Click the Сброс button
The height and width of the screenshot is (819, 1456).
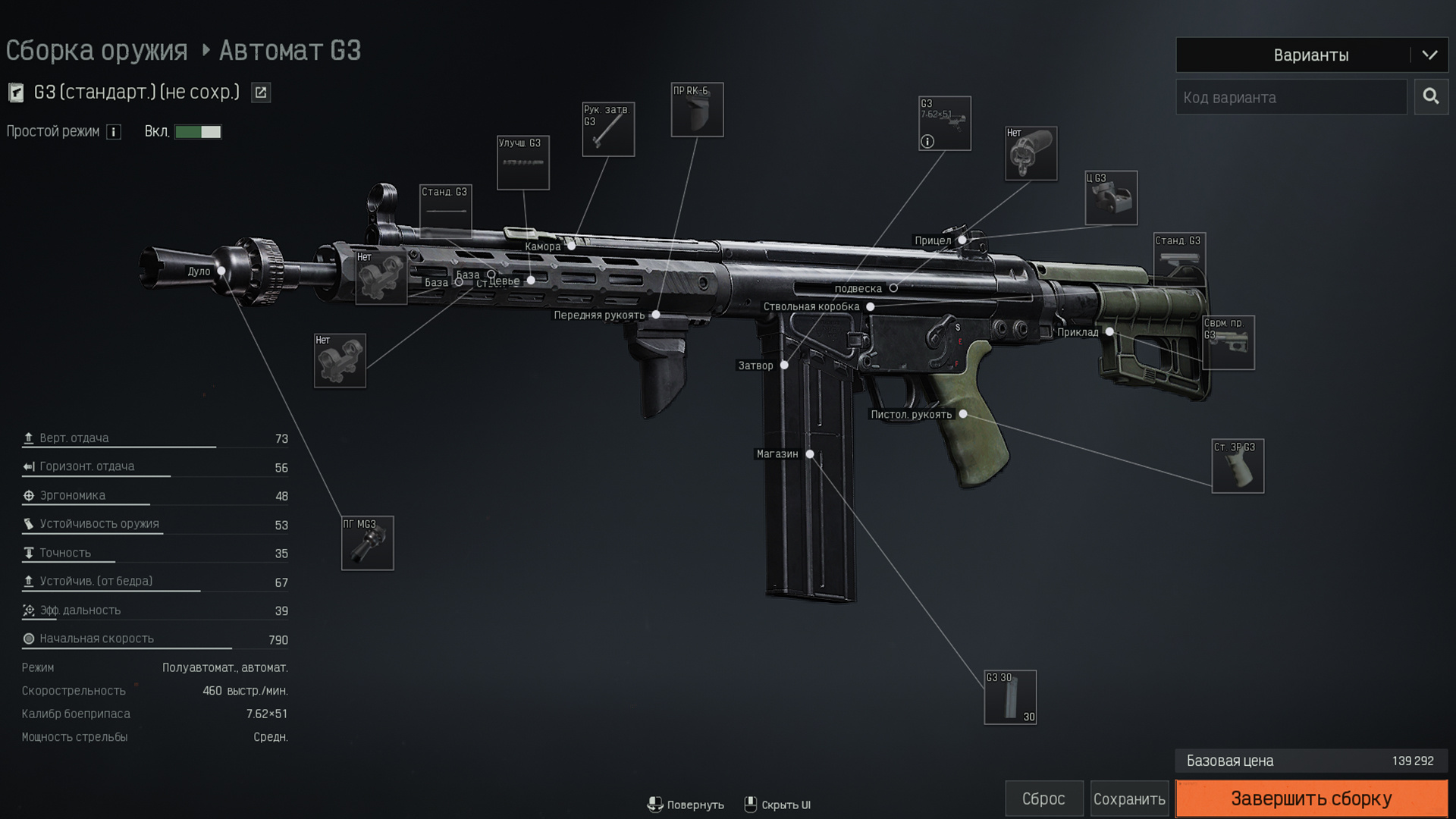(1043, 799)
